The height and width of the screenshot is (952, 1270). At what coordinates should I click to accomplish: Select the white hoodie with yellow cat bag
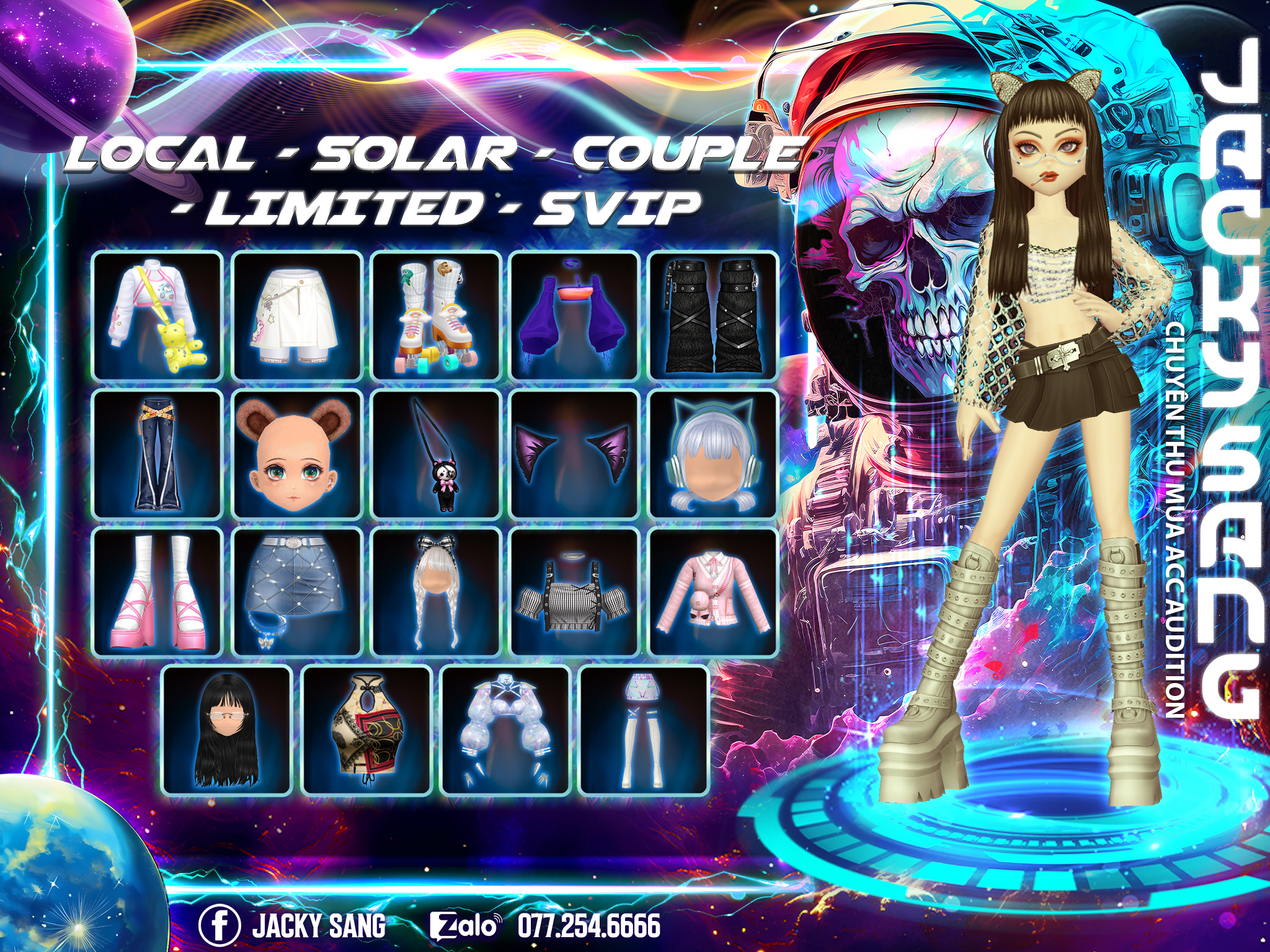tap(158, 315)
